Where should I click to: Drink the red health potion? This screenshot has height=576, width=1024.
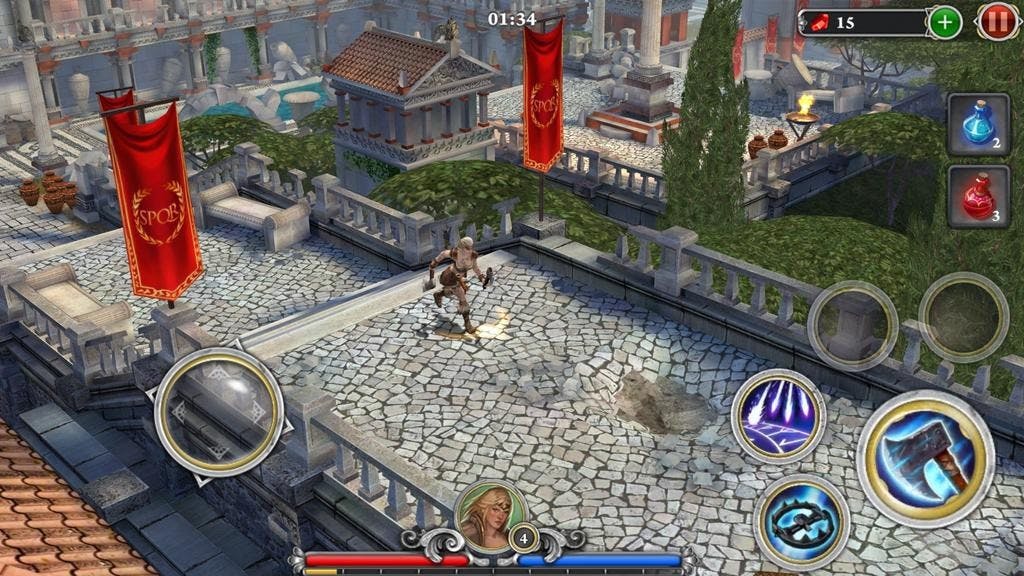point(978,197)
